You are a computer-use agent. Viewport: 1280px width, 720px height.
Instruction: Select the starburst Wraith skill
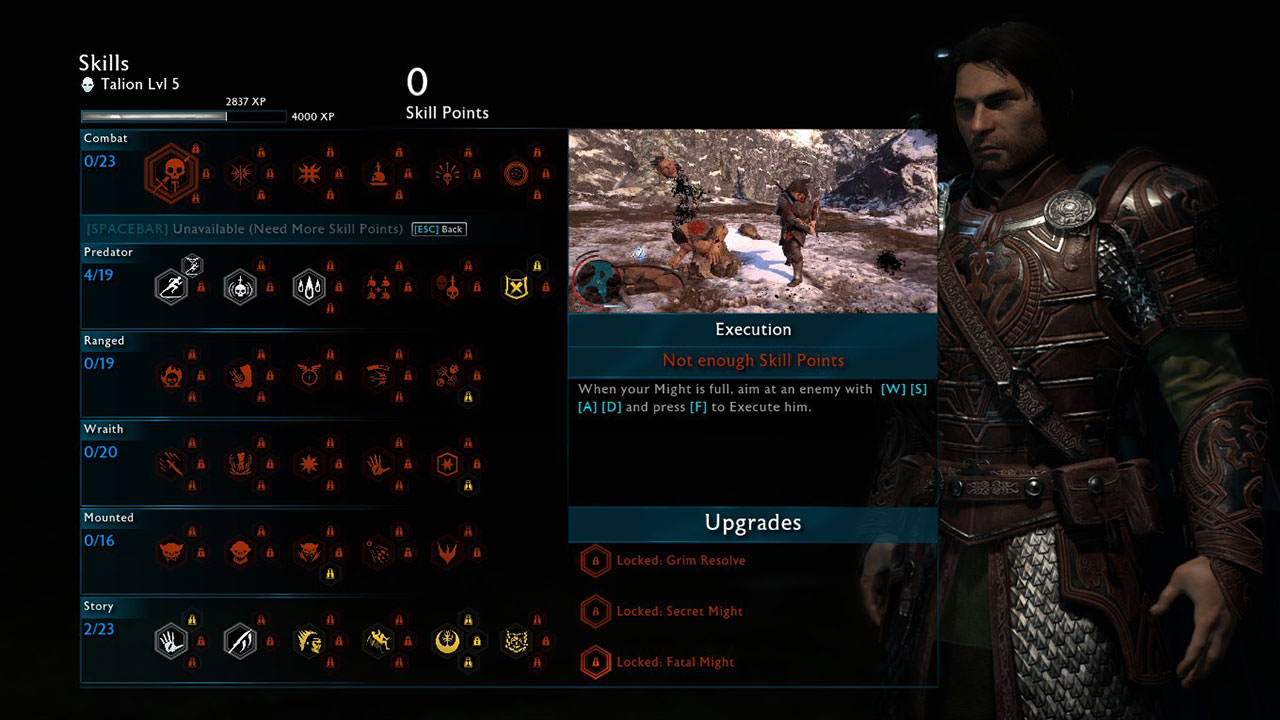pos(308,464)
